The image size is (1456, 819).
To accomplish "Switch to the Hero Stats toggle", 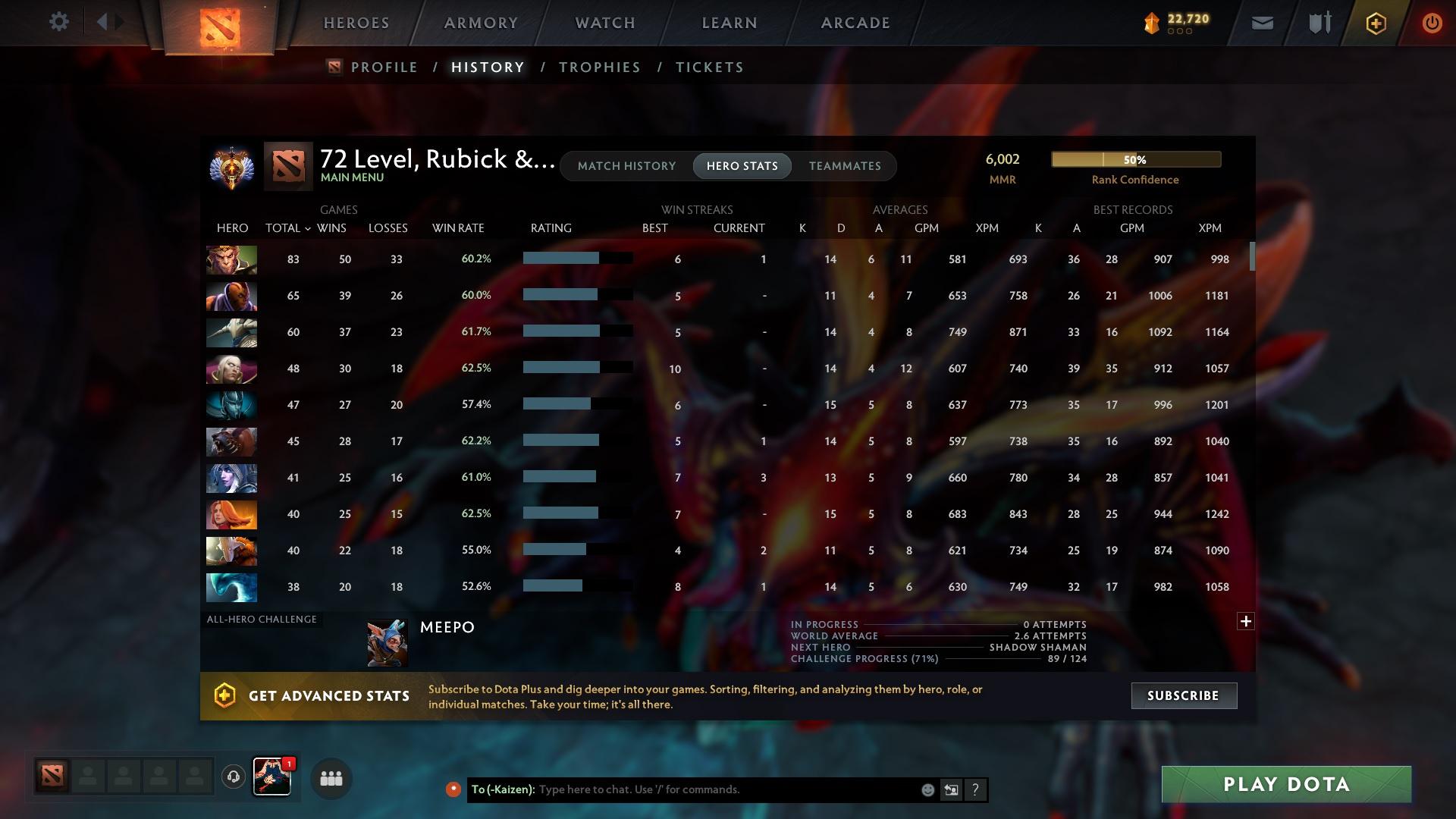I will coord(742,165).
